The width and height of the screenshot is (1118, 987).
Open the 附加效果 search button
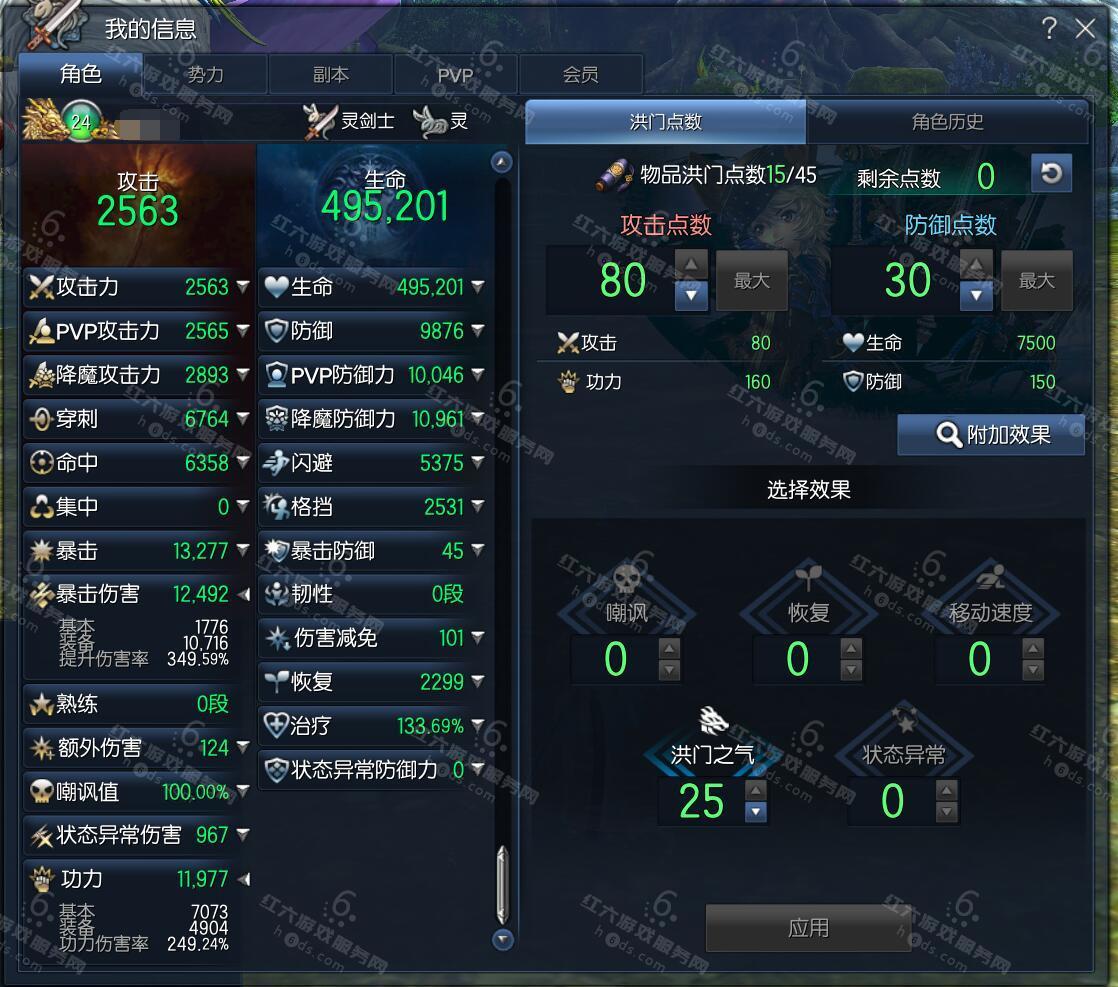(x=992, y=435)
